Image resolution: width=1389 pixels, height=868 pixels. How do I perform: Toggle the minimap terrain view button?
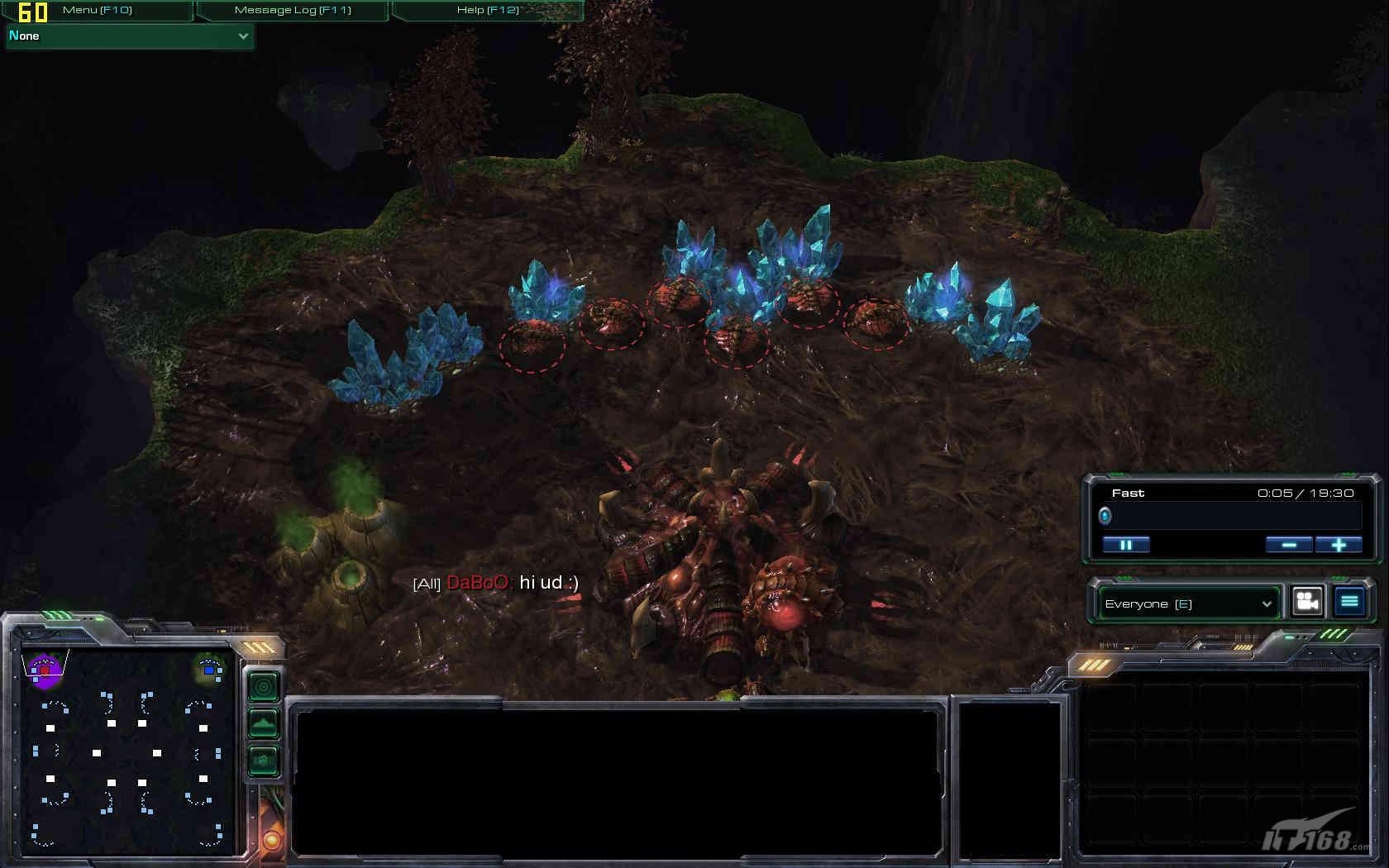coord(264,724)
